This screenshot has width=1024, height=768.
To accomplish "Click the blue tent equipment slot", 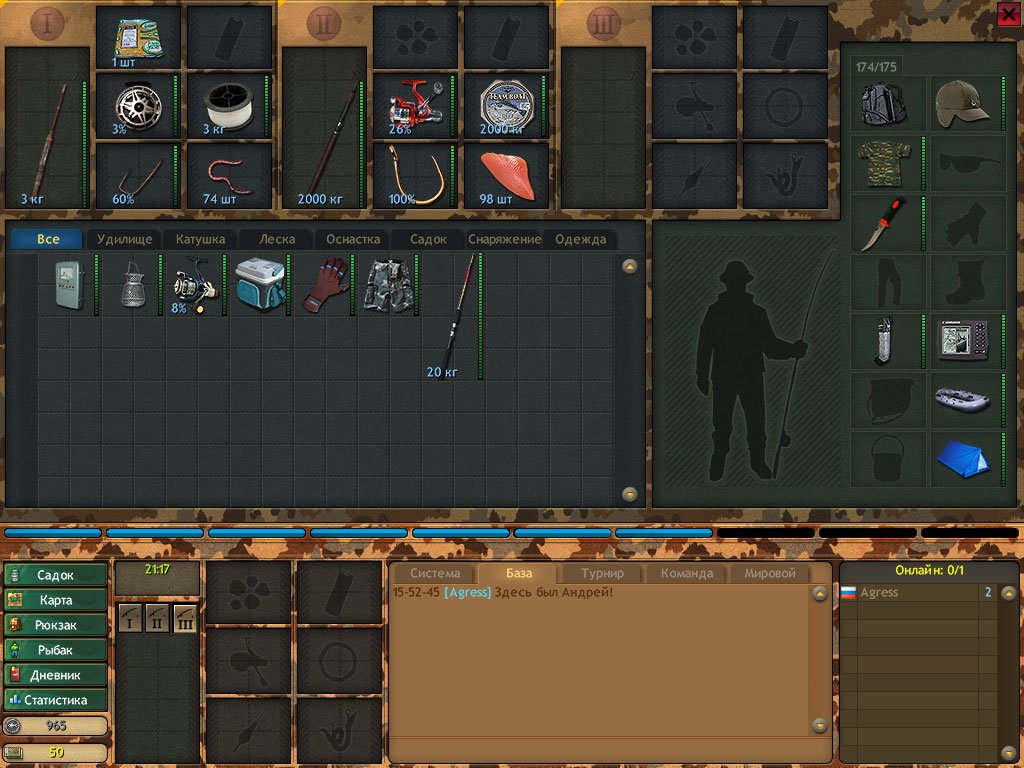I will [x=964, y=458].
